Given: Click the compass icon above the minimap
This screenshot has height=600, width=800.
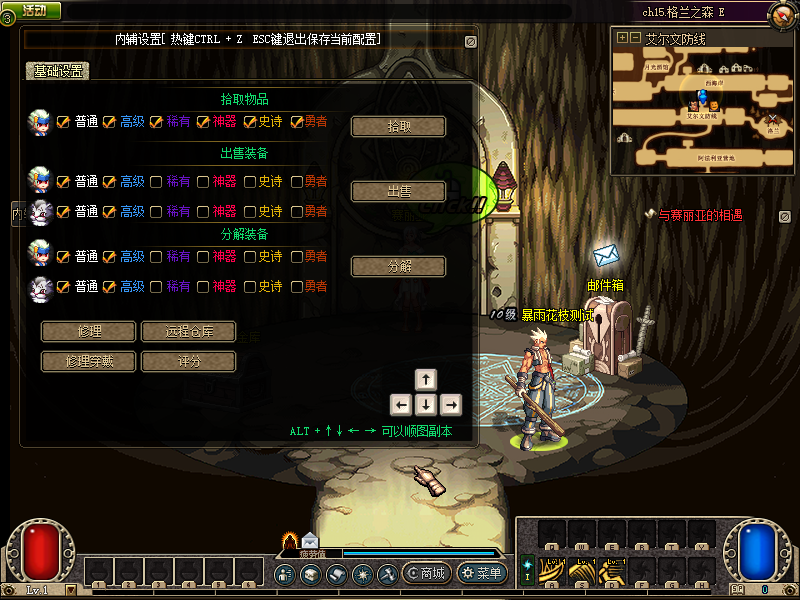Looking at the screenshot, I should pyautogui.click(x=783, y=13).
